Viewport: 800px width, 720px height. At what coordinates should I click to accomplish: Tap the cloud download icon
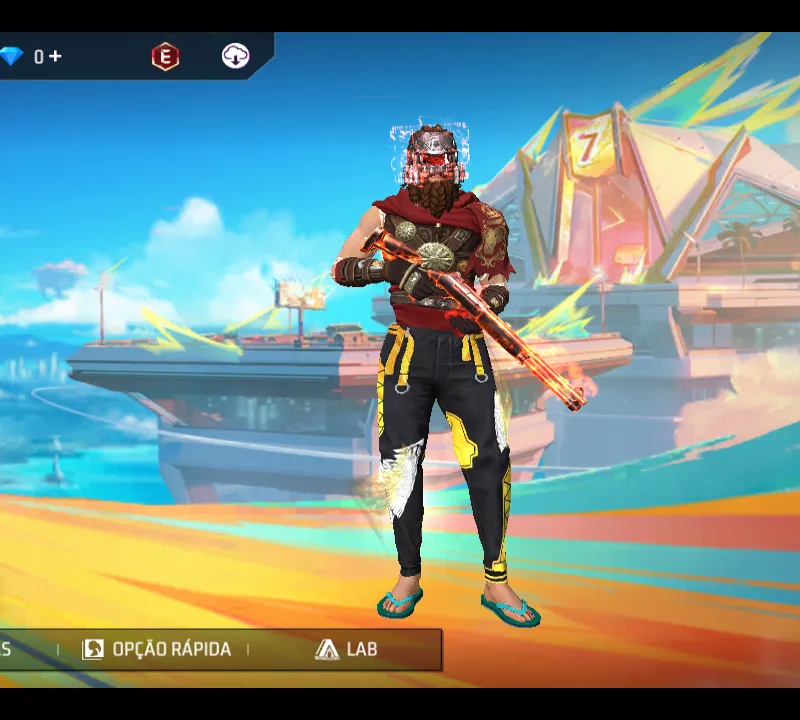point(235,57)
